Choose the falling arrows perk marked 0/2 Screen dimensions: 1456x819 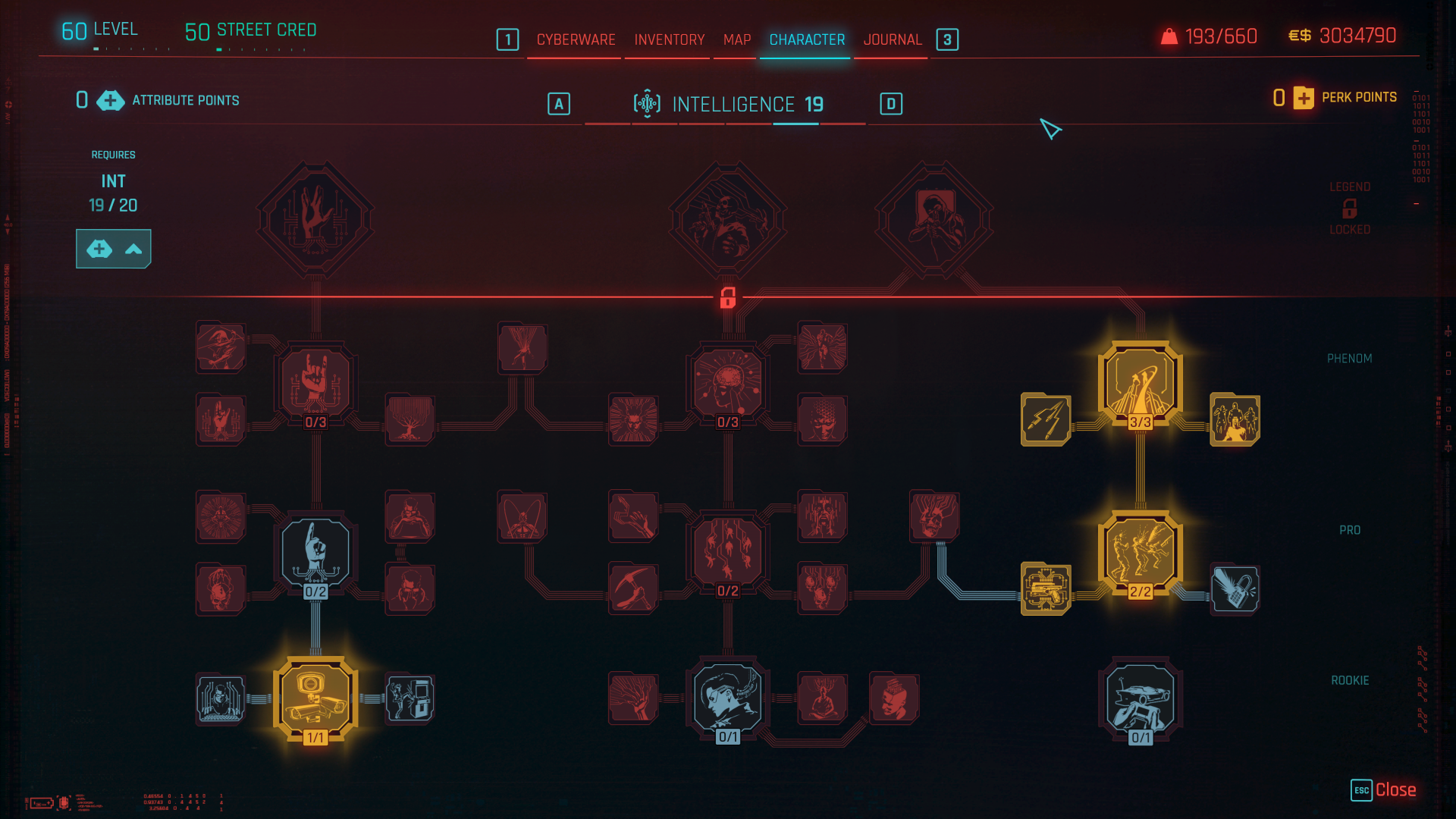pyautogui.click(x=727, y=553)
